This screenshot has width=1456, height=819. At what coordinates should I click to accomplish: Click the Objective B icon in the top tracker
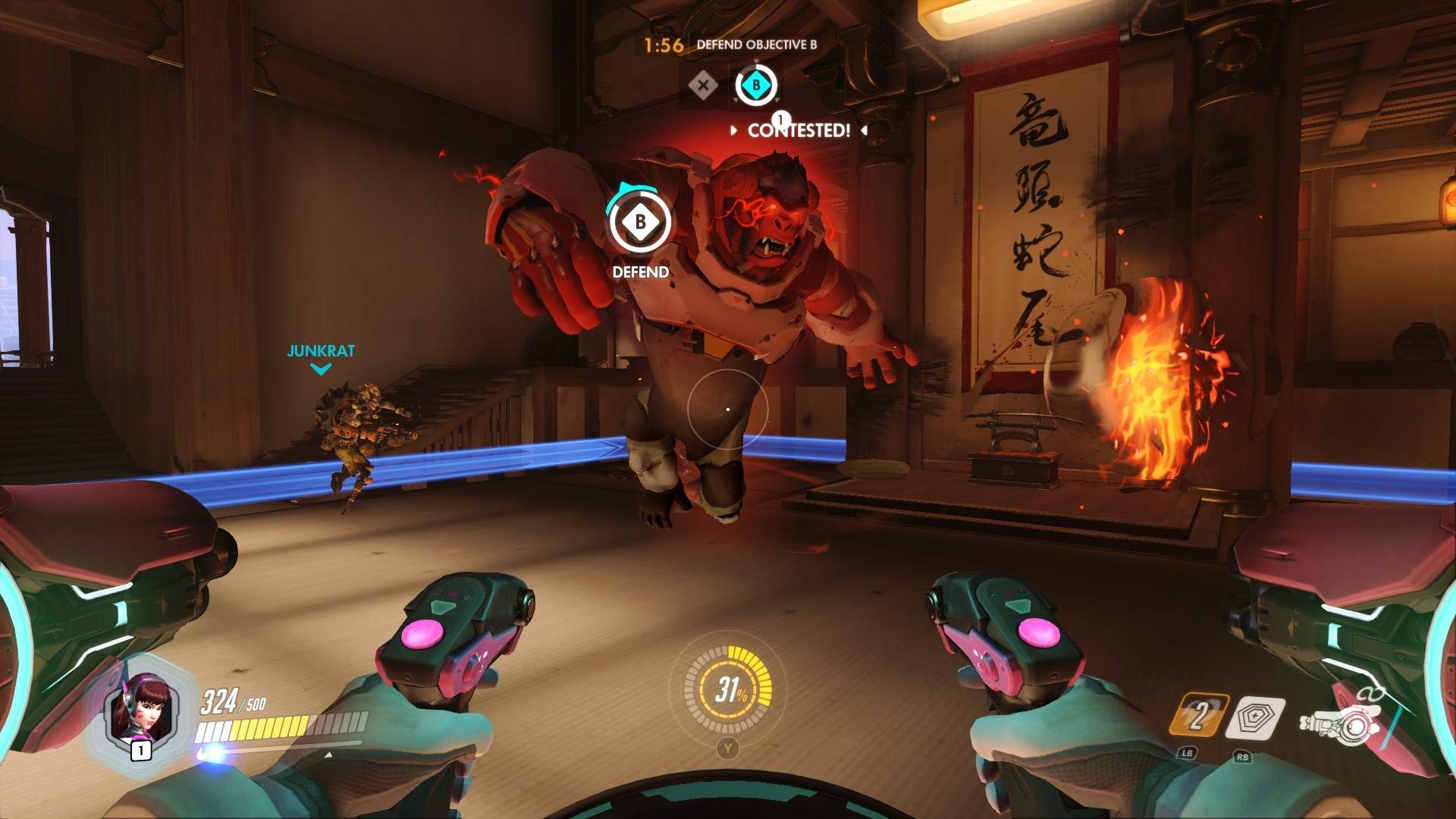point(755,86)
